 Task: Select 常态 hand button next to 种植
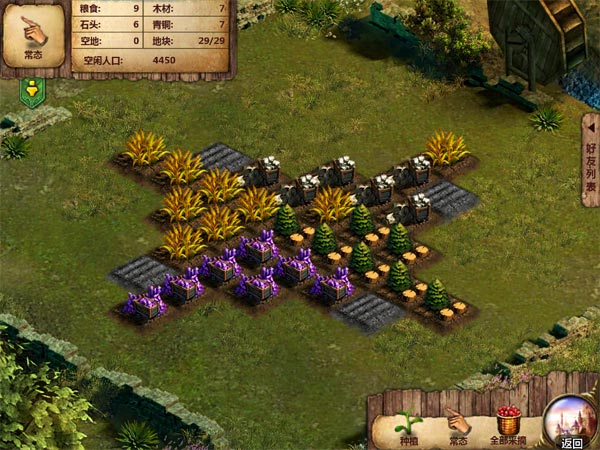[457, 425]
